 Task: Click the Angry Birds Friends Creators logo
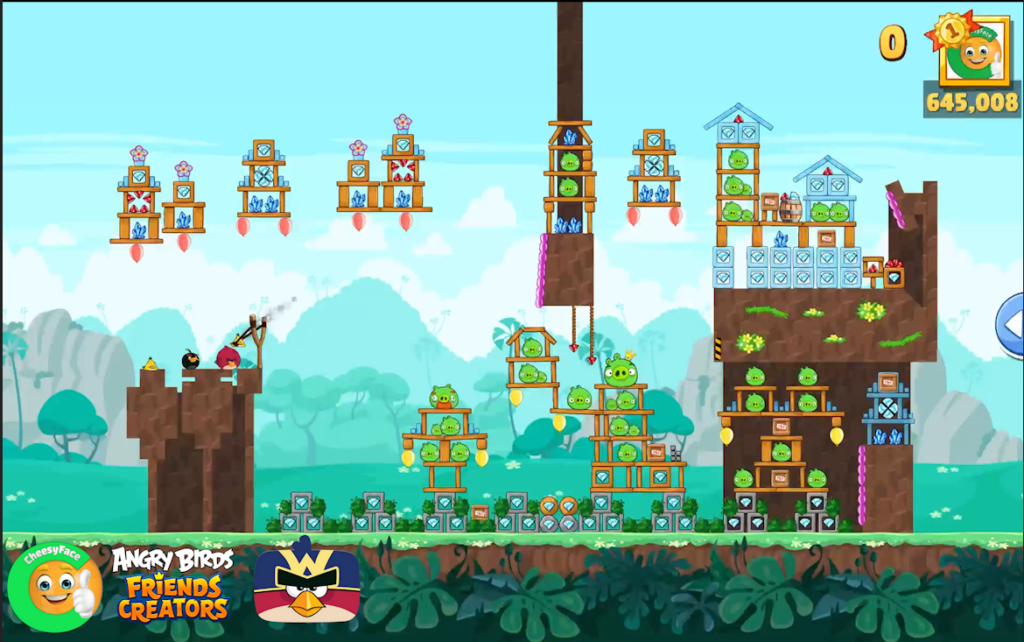click(x=172, y=583)
